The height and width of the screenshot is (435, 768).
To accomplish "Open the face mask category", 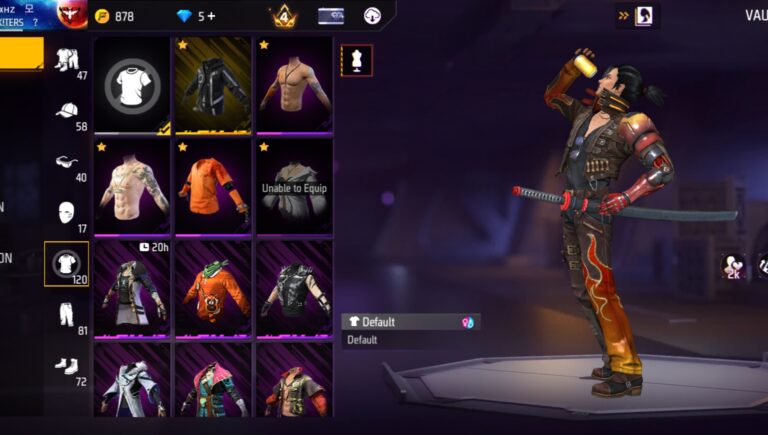I will pos(67,214).
